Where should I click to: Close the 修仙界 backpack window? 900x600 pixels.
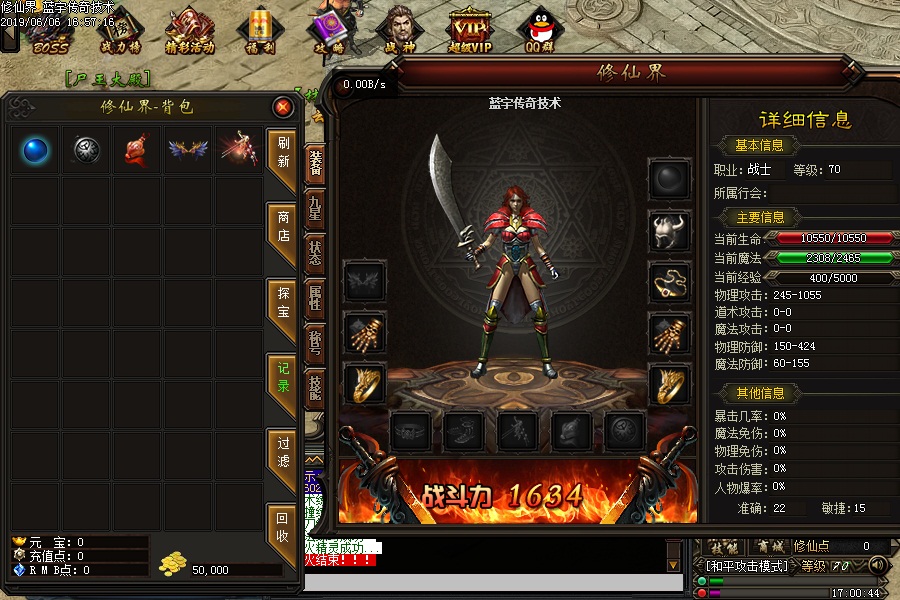[283, 107]
